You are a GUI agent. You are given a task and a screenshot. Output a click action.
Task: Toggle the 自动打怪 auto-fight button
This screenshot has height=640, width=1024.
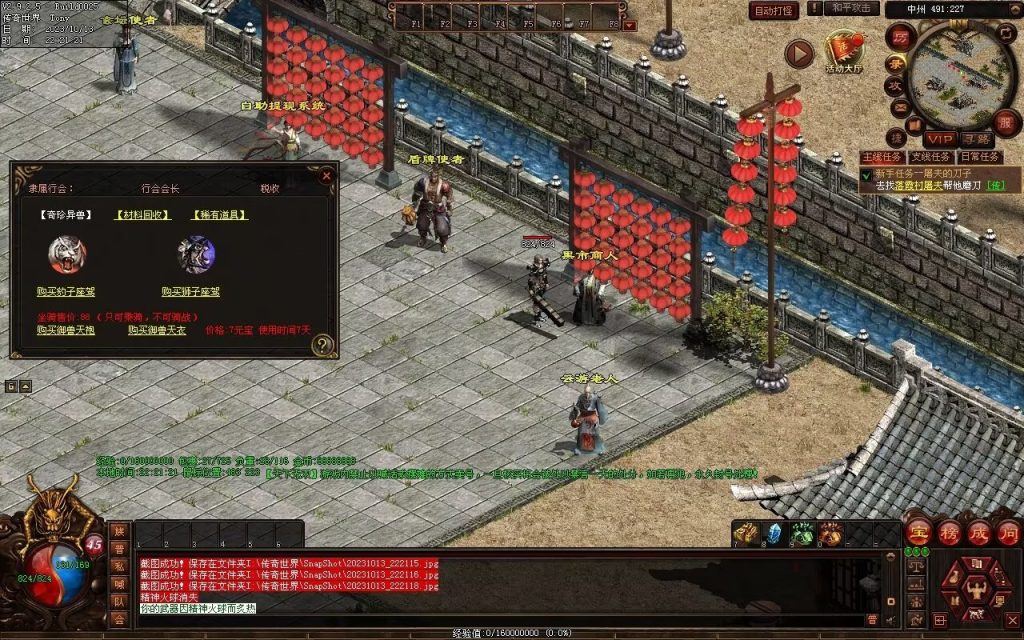pyautogui.click(x=774, y=11)
